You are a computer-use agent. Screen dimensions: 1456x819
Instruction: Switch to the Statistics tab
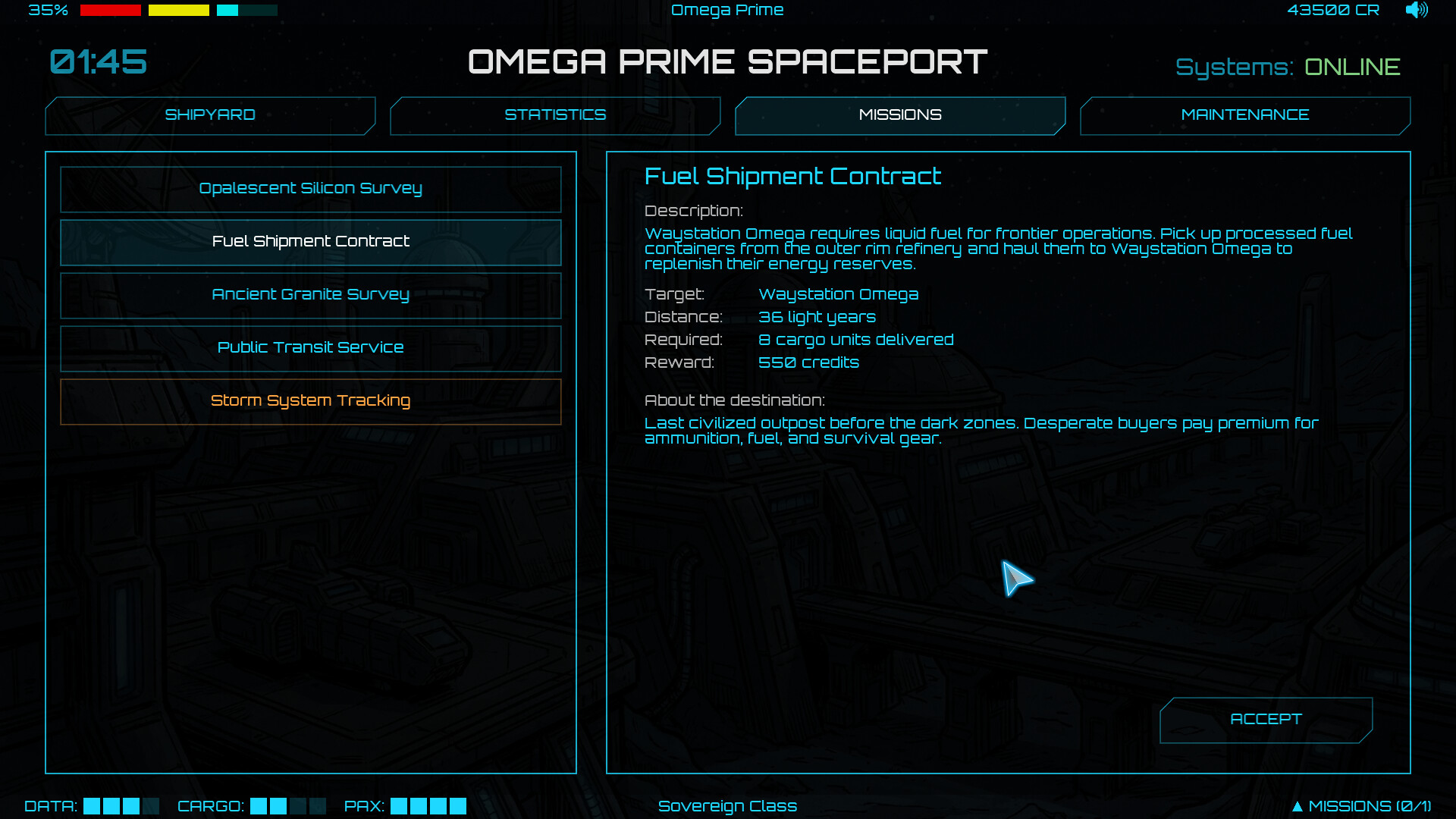[x=555, y=115]
